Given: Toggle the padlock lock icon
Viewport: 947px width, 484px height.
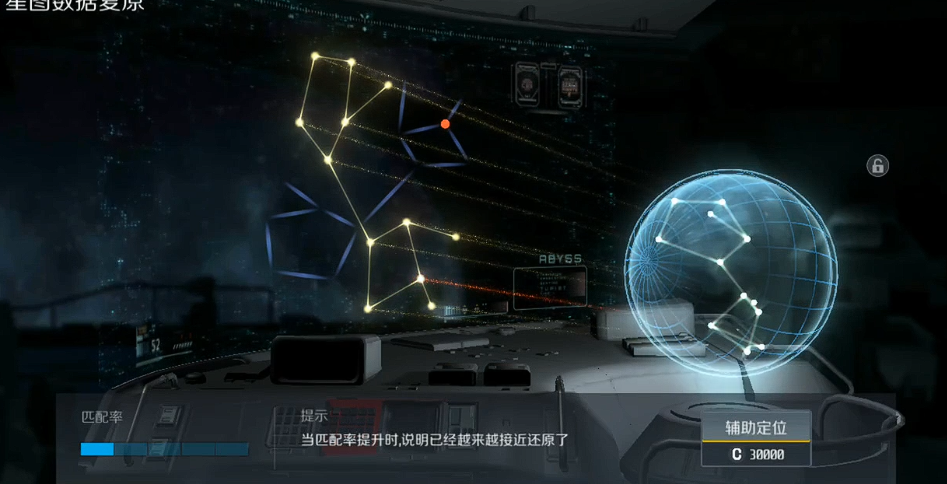Looking at the screenshot, I should click(877, 166).
